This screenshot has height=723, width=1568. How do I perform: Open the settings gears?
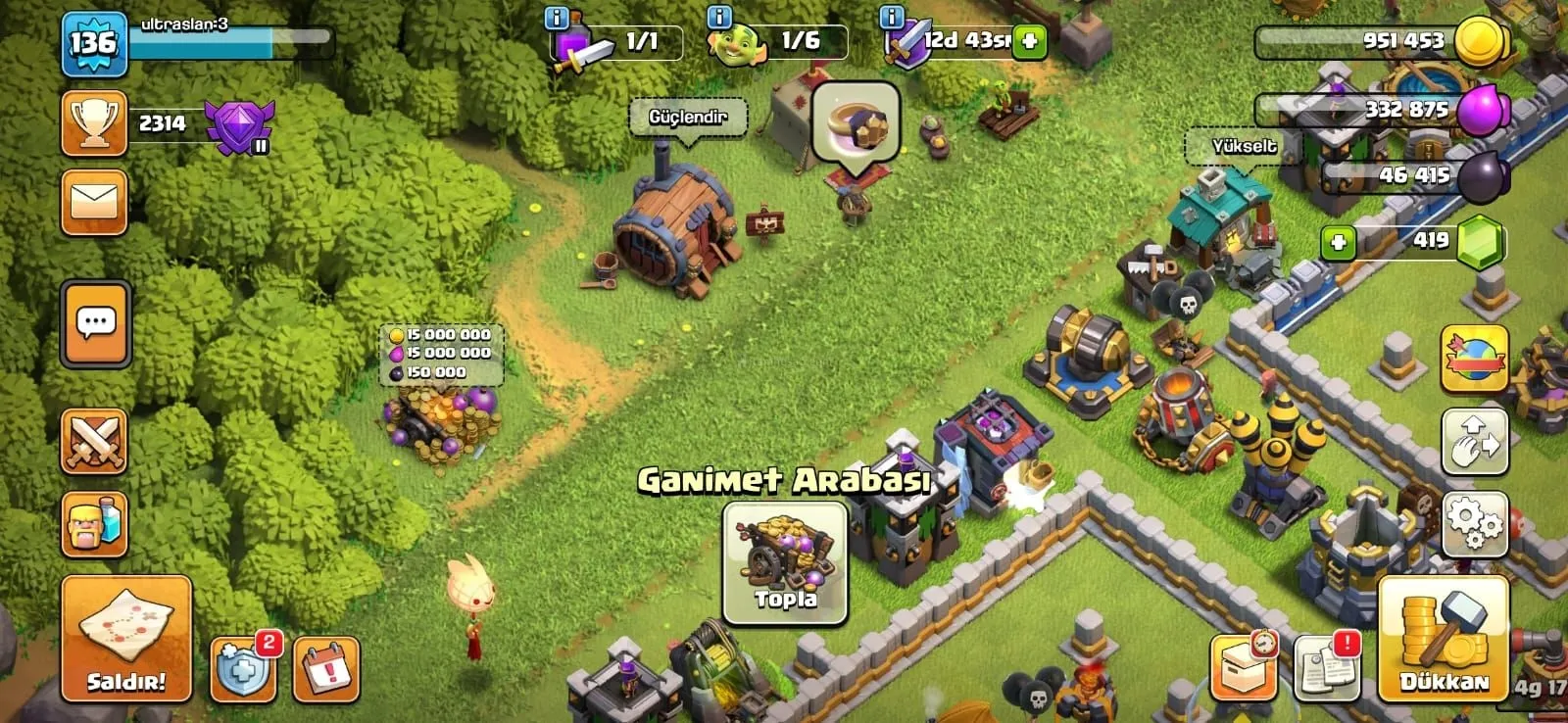pyautogui.click(x=1475, y=524)
